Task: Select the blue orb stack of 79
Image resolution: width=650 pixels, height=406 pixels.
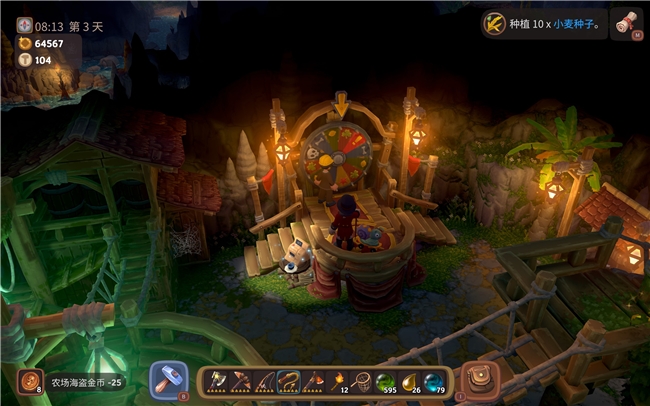Action: point(434,381)
